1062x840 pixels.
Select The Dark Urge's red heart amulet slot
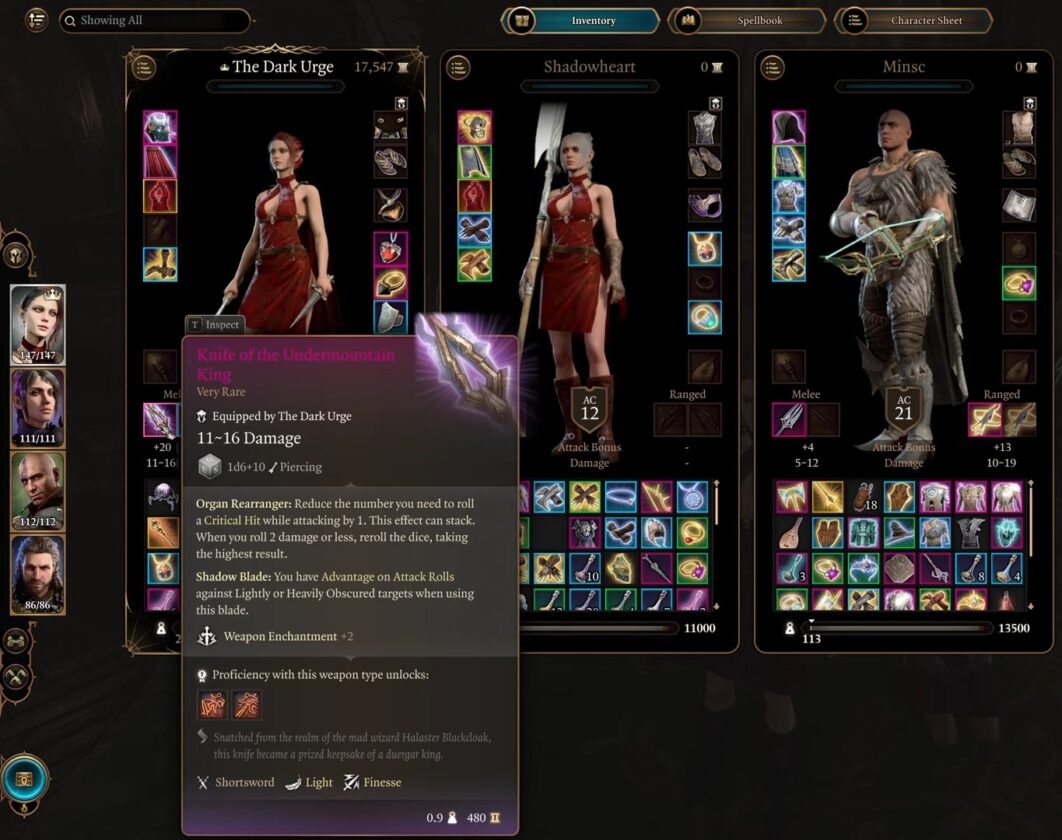pos(390,248)
